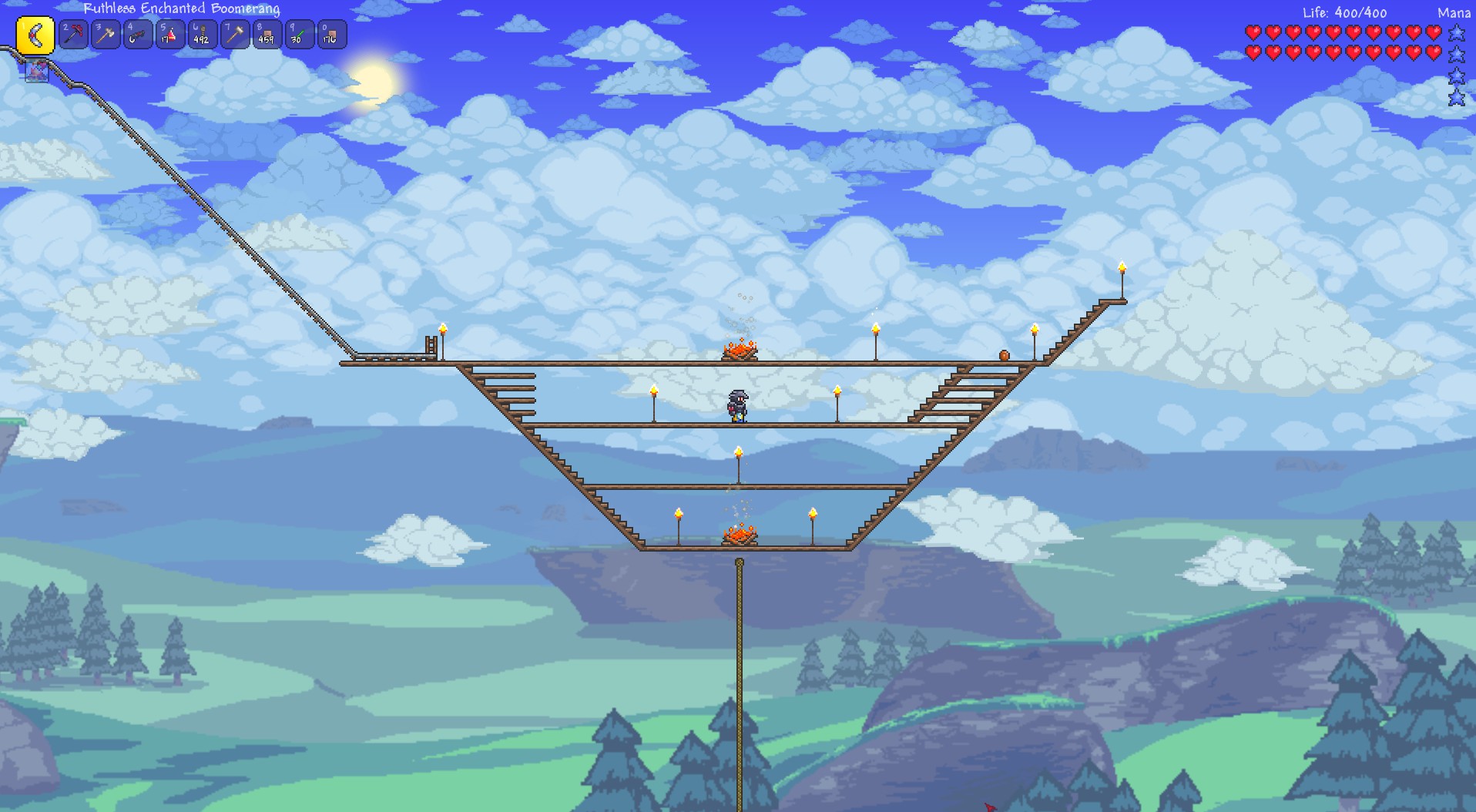
Task: Select the platforms in hotbar slot 0
Action: point(331,35)
